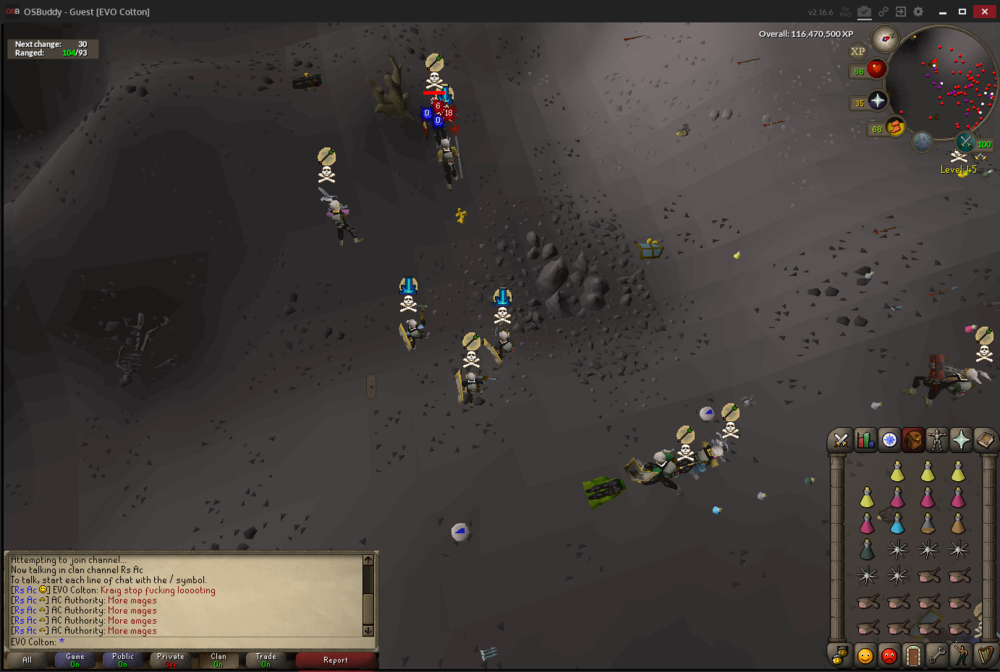Viewport: 1000px width, 672px height.
Task: Open the Combat Options tab
Action: coord(841,440)
